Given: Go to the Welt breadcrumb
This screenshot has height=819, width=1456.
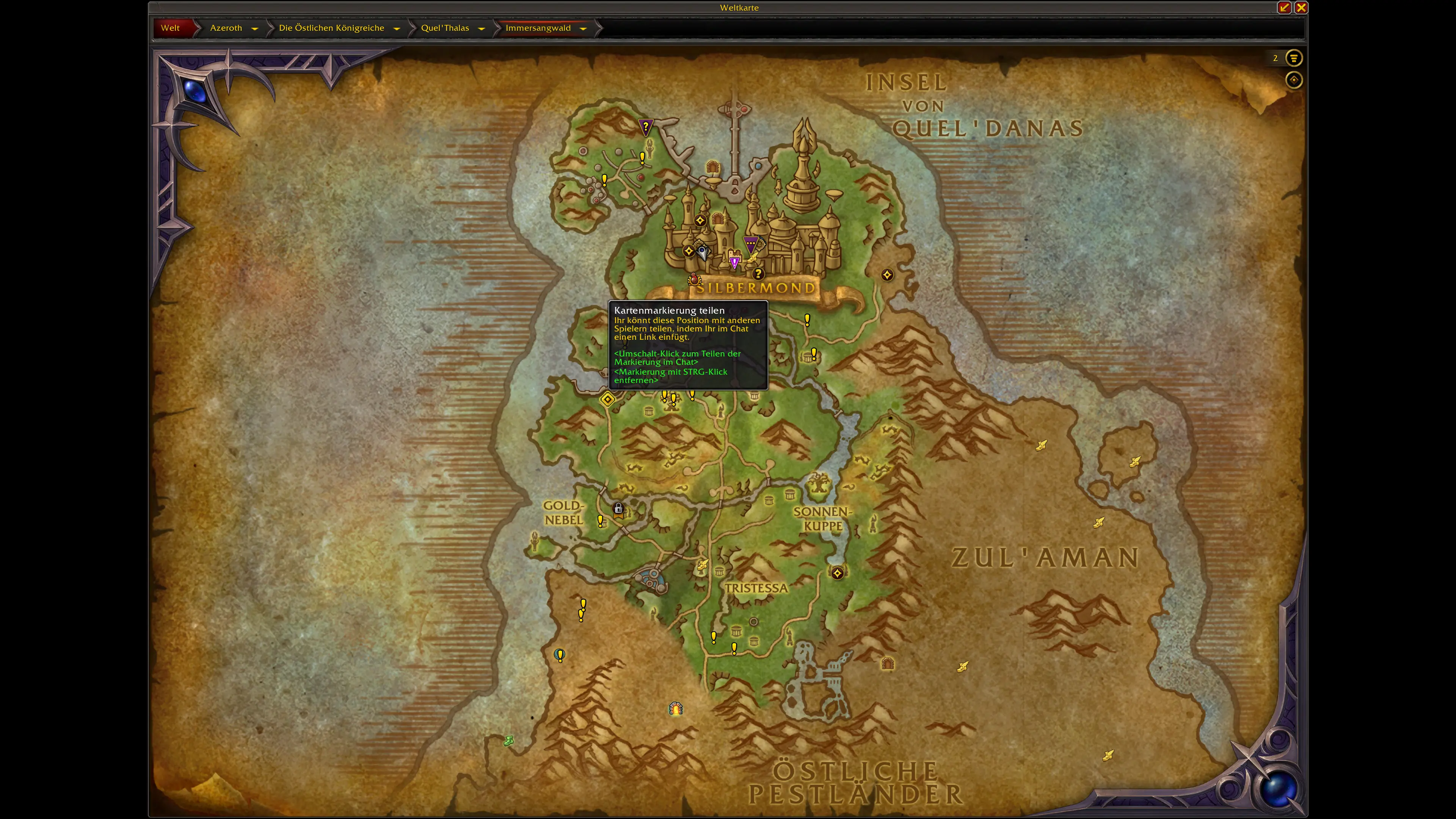Looking at the screenshot, I should coord(170,28).
